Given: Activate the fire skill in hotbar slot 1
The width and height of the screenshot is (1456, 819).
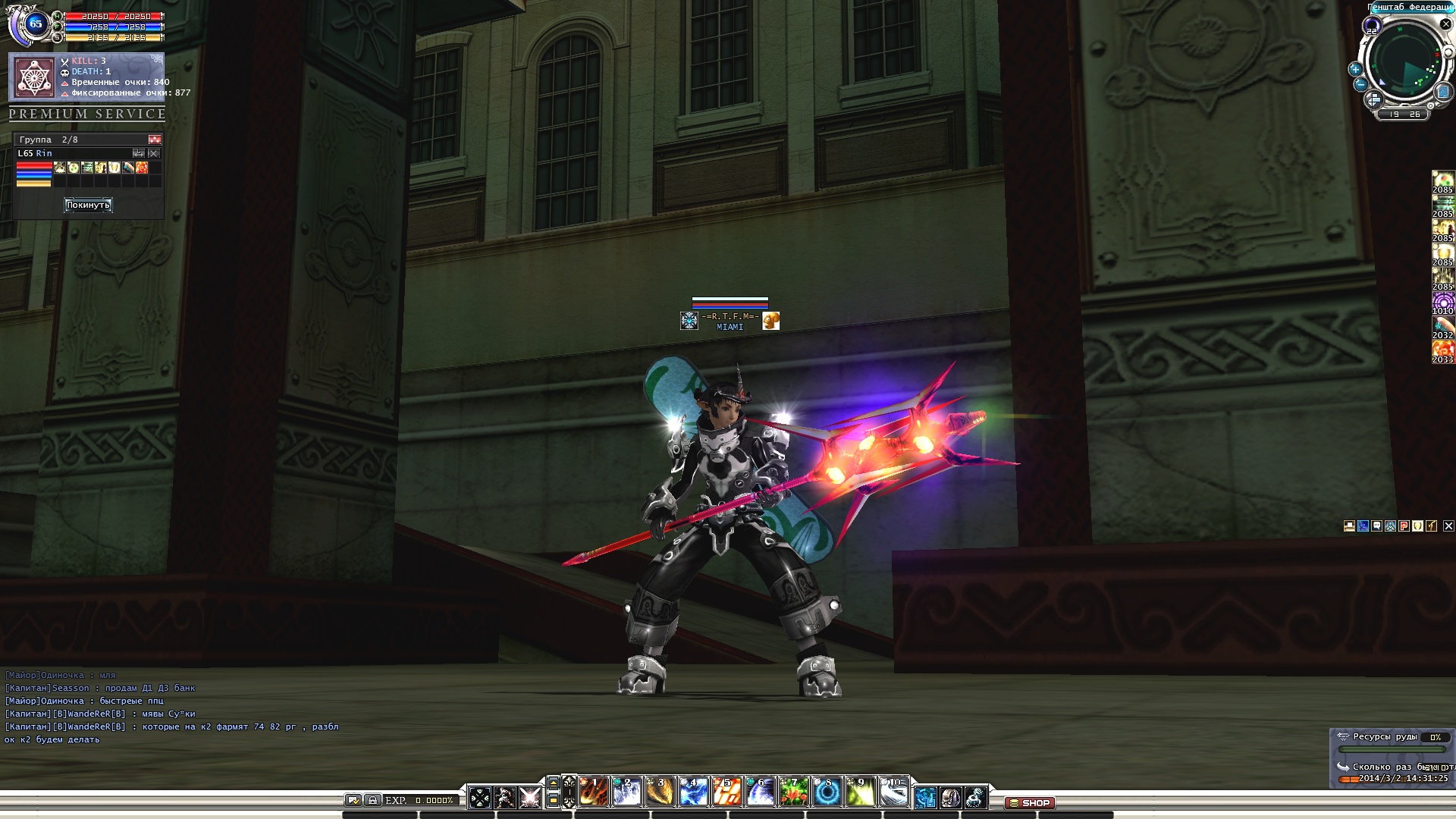Looking at the screenshot, I should [594, 793].
